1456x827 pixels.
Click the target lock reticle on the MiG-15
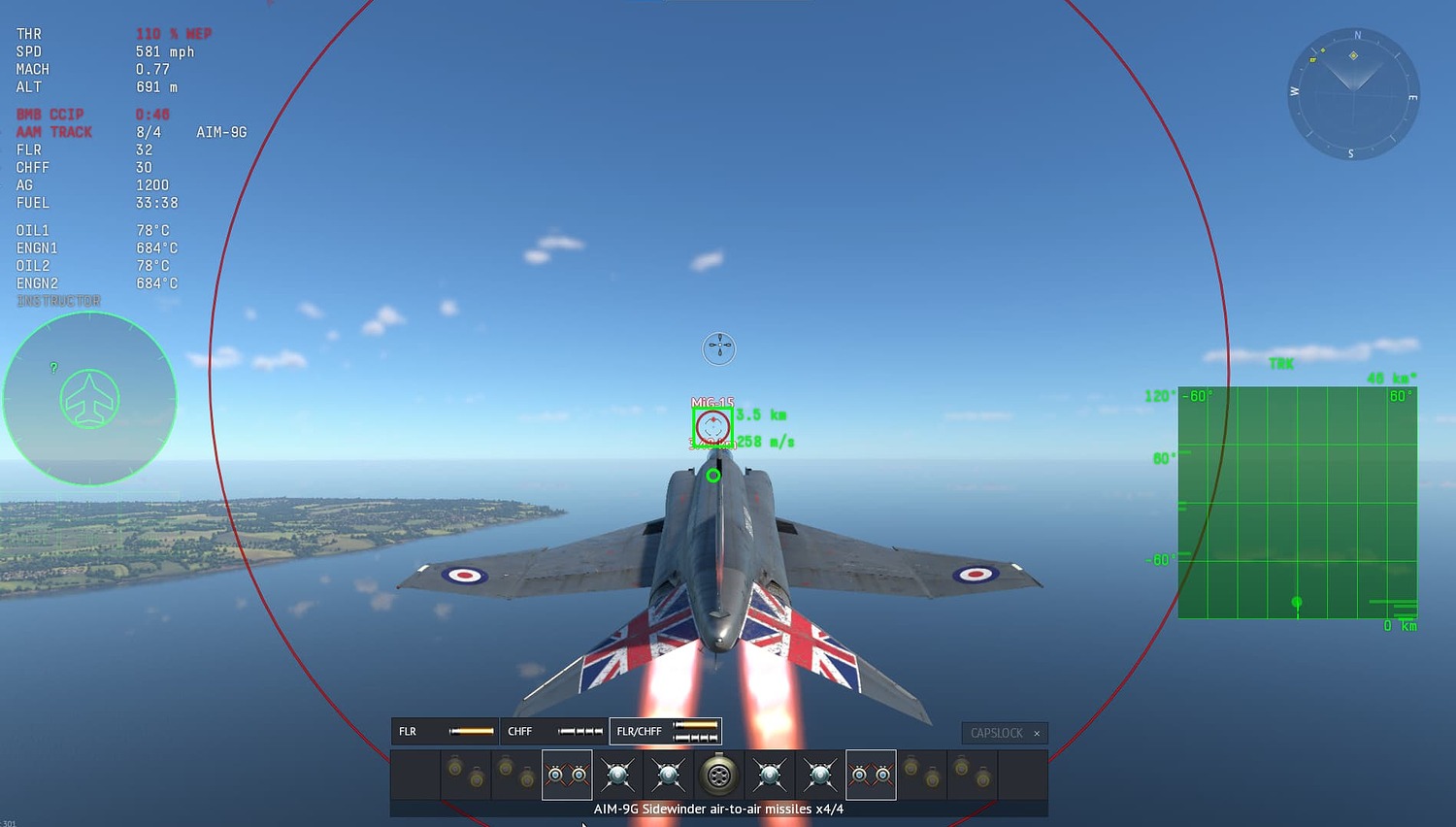[x=713, y=427]
